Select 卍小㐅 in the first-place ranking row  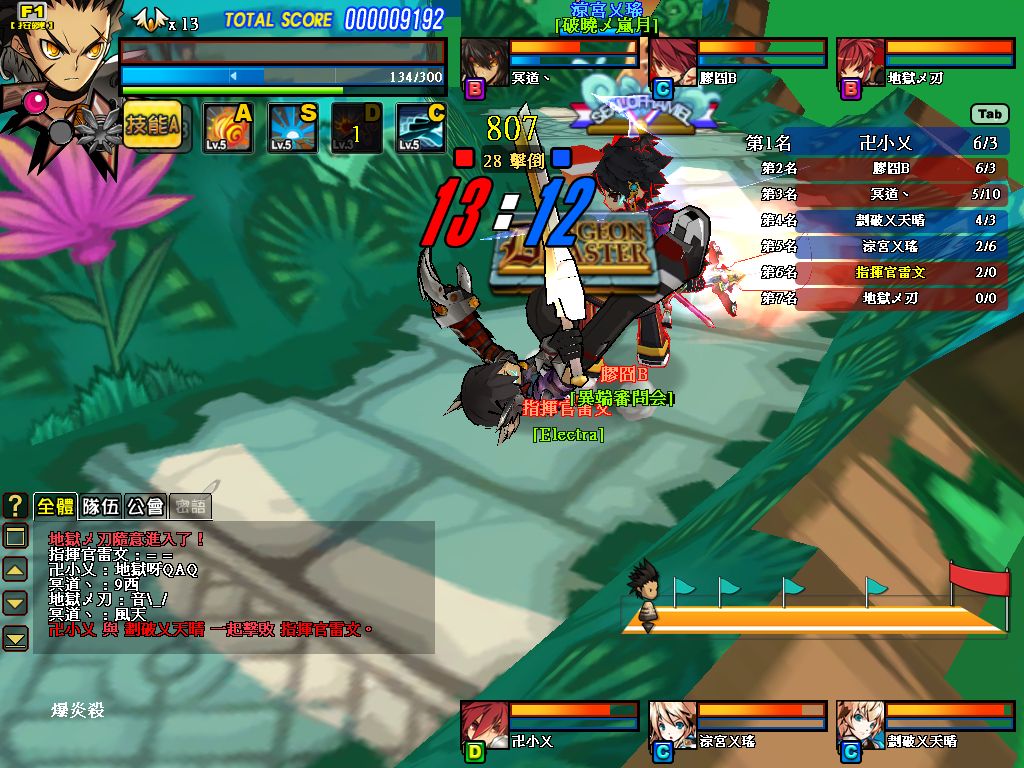(884, 143)
